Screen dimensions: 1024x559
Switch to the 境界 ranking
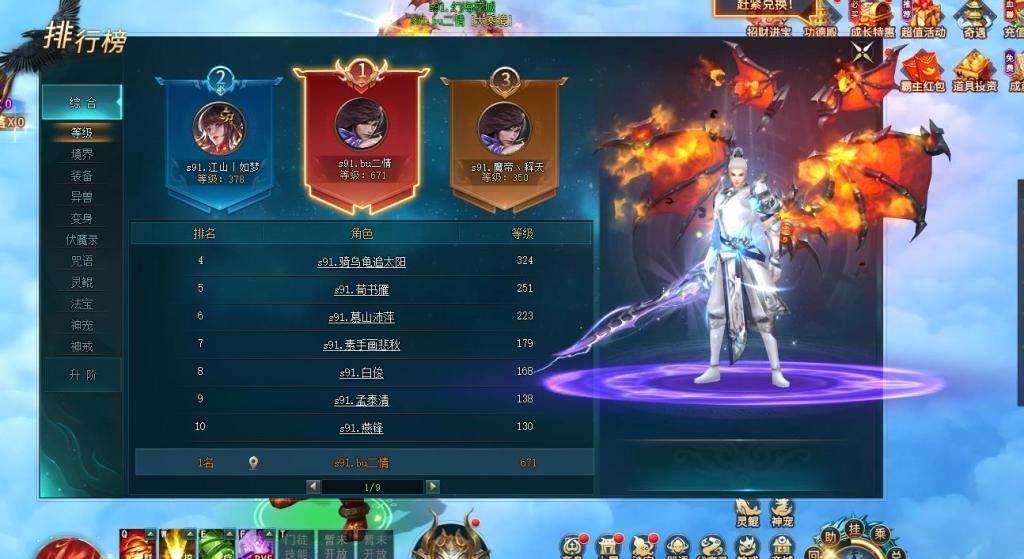[82, 154]
